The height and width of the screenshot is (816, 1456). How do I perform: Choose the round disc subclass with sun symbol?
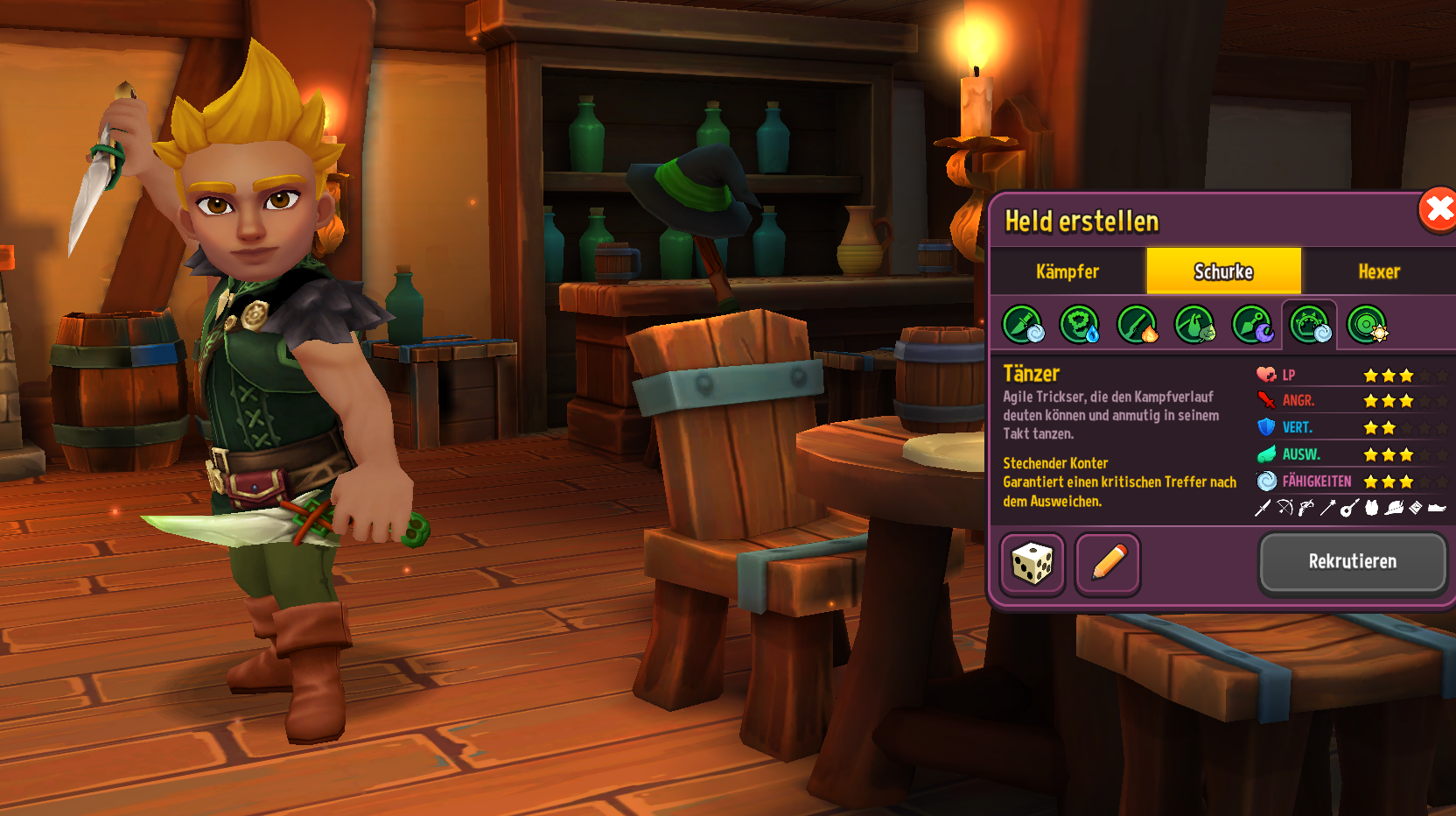[1367, 325]
